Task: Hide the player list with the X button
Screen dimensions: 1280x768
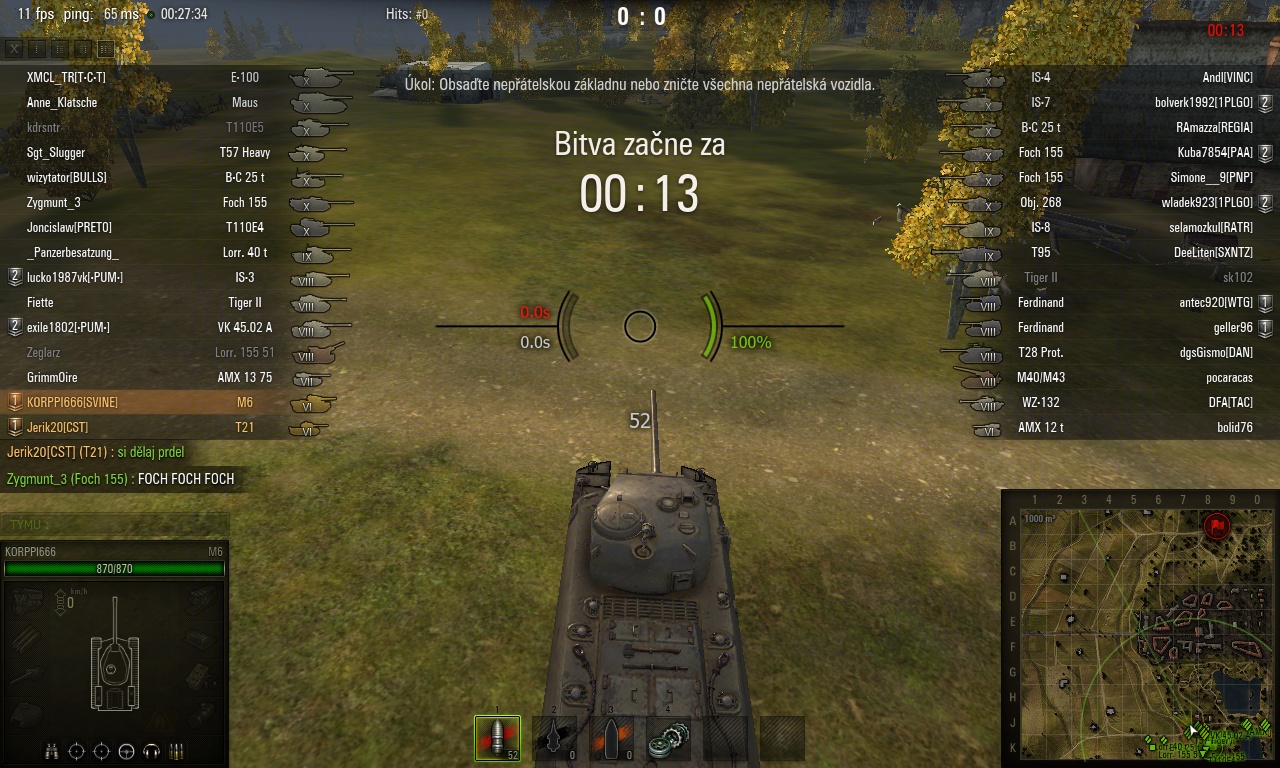Action: 14,47
